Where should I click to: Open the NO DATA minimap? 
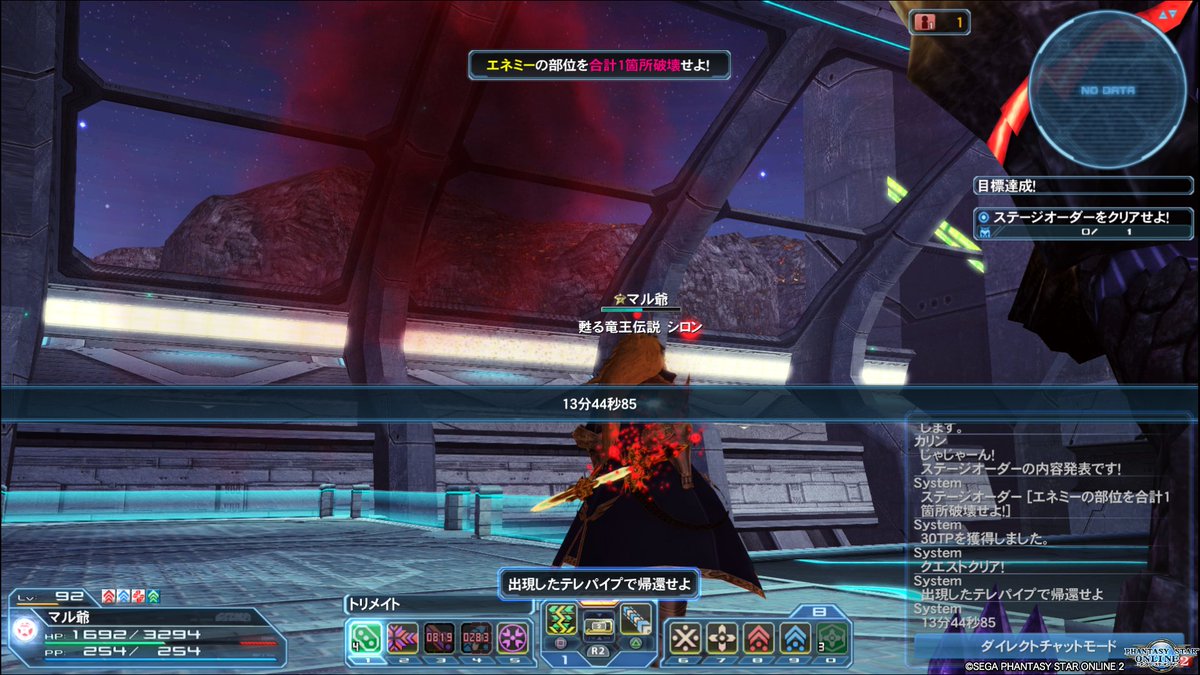point(1107,88)
